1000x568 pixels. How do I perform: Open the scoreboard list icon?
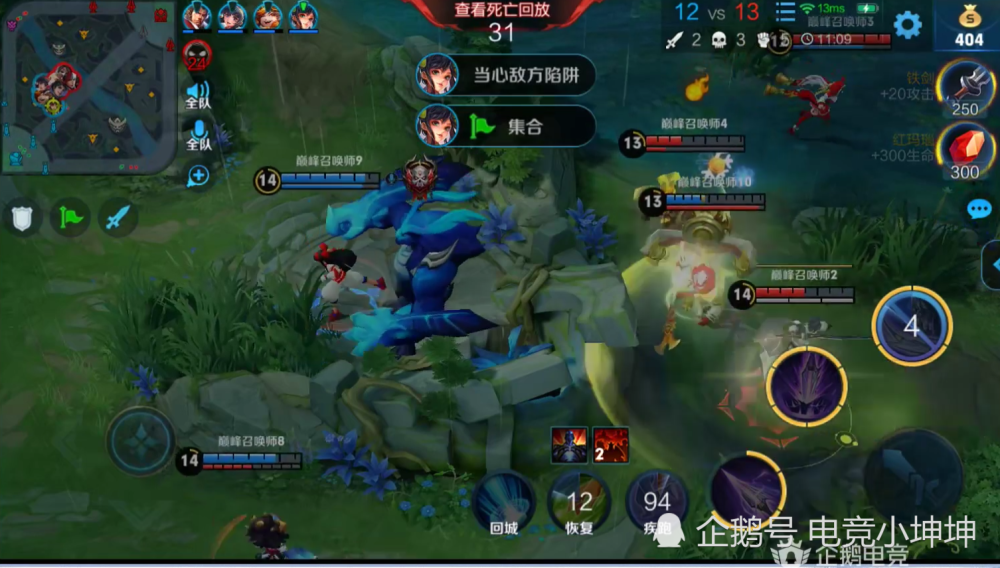pos(786,13)
